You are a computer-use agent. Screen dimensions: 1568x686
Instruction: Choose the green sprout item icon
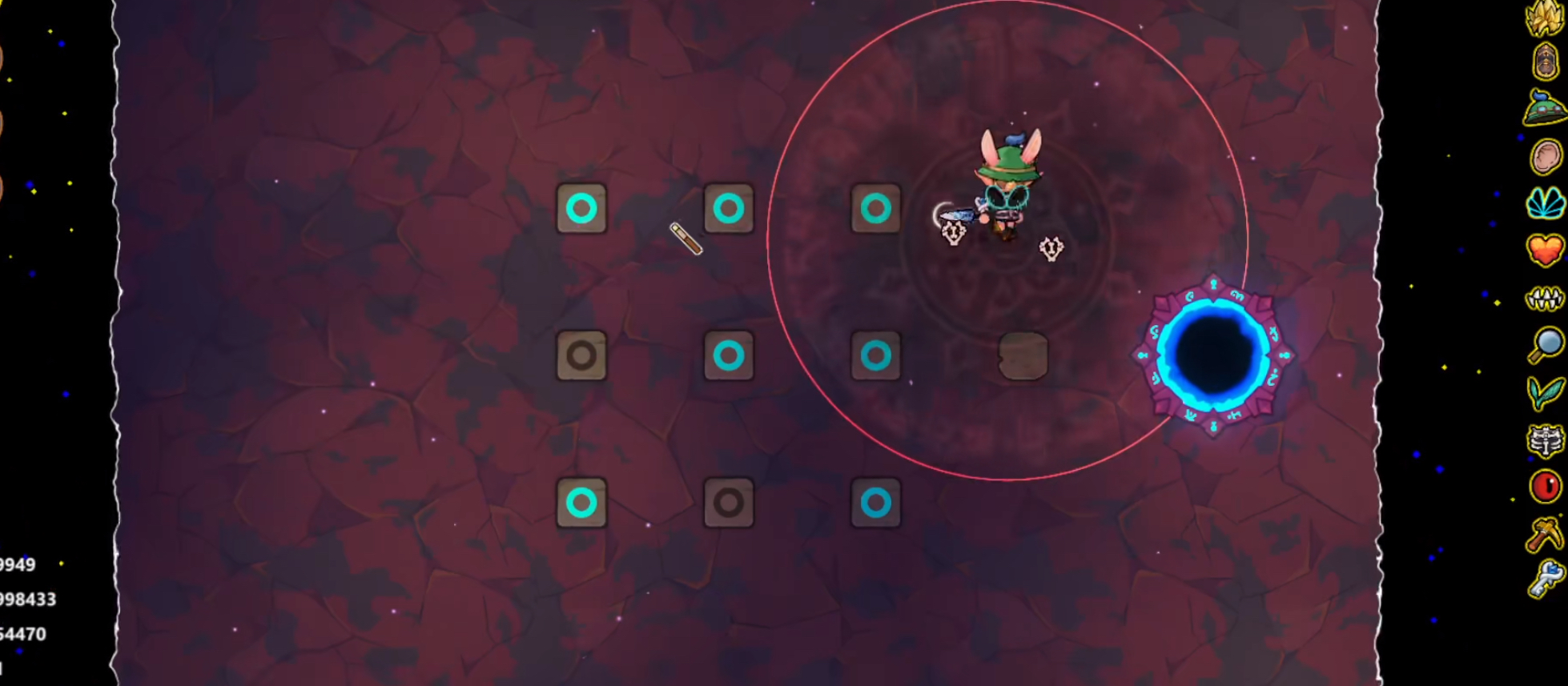point(1546,392)
